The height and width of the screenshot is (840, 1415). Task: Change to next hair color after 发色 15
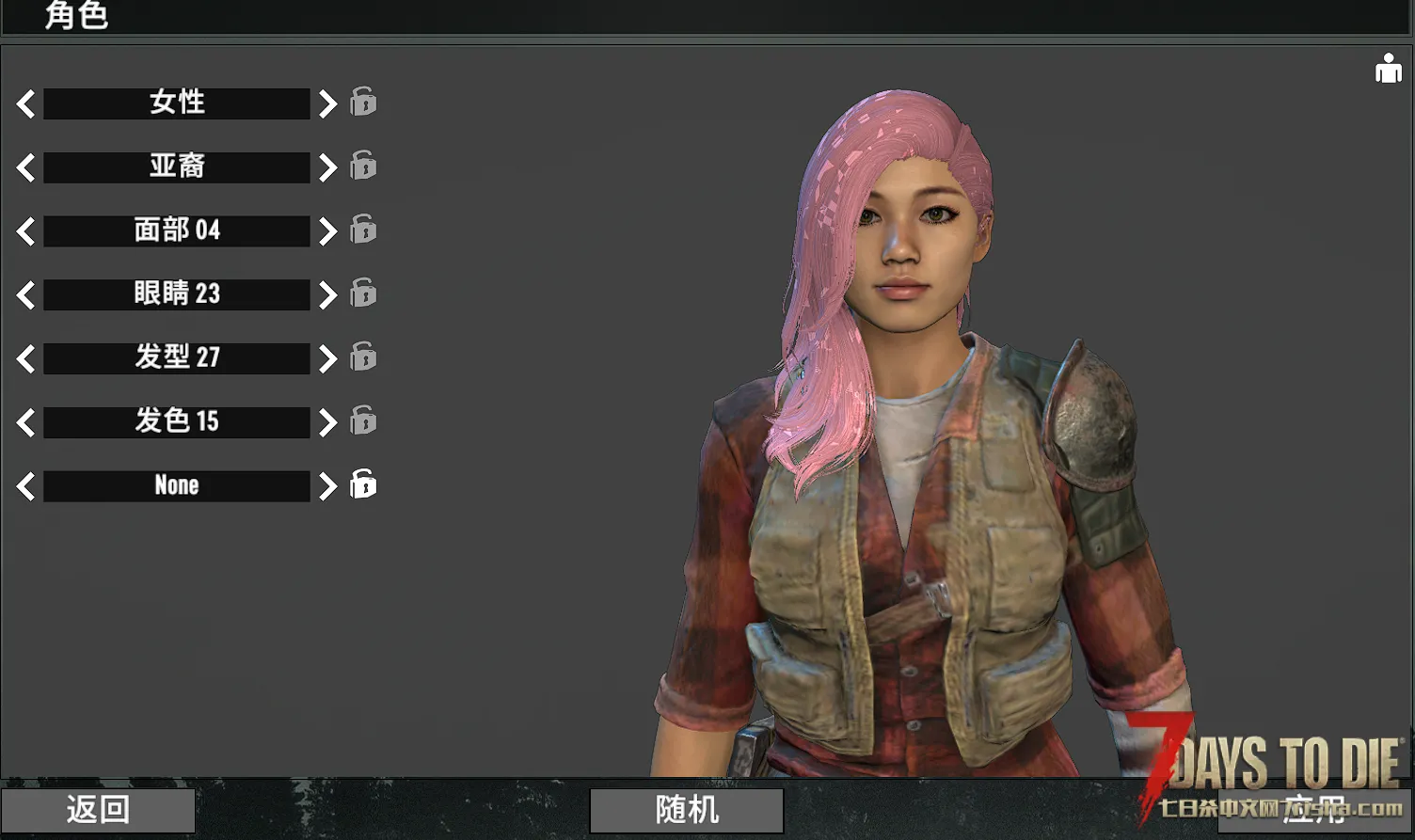326,422
